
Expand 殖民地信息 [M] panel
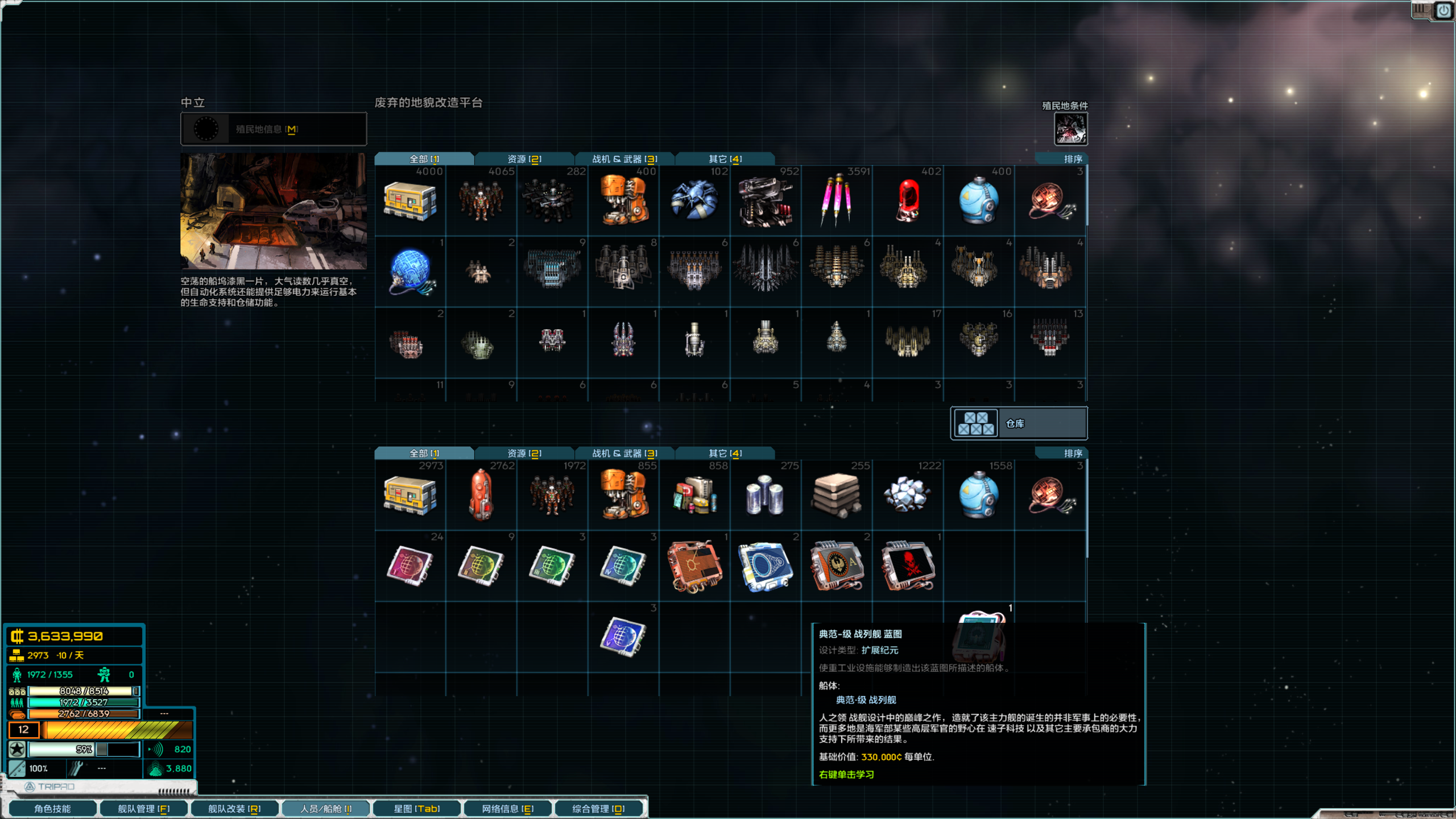(x=273, y=129)
